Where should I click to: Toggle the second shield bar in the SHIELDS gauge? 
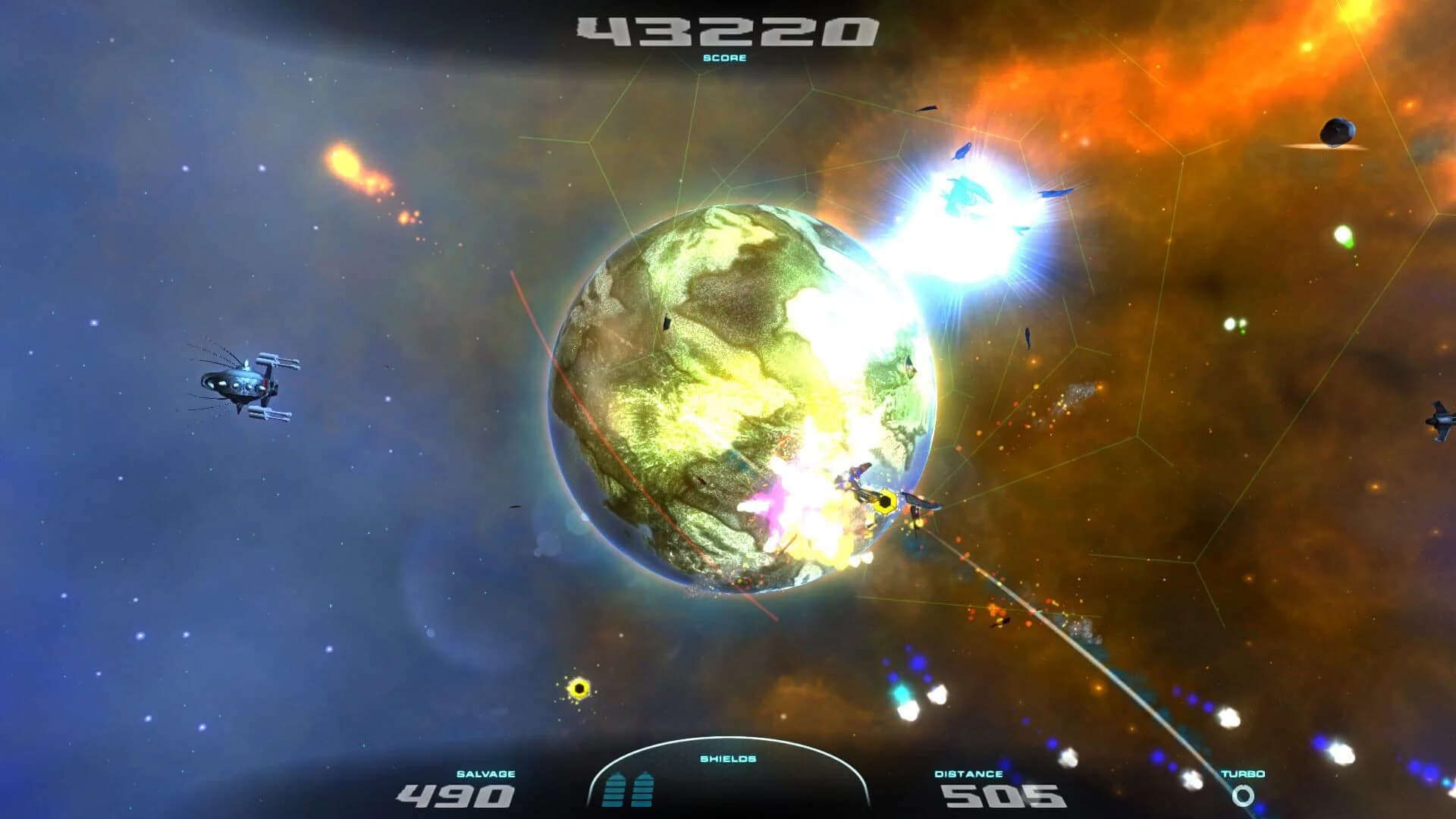tap(642, 792)
